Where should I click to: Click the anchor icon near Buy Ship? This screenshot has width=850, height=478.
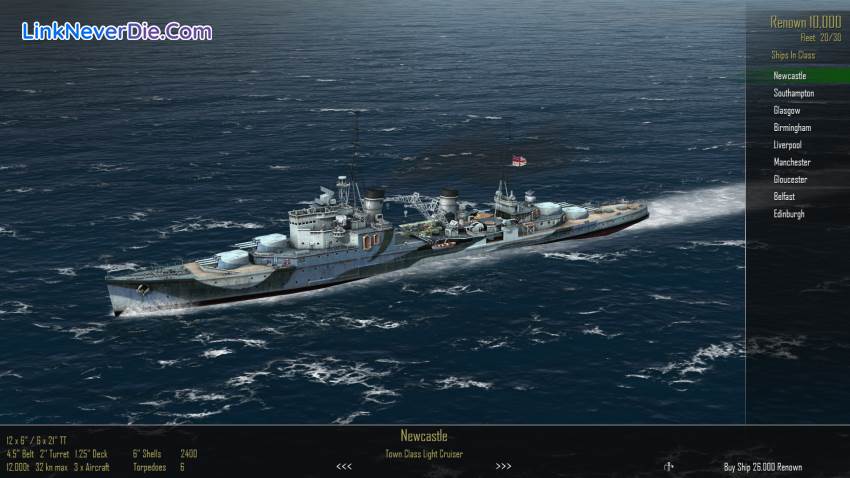click(669, 466)
